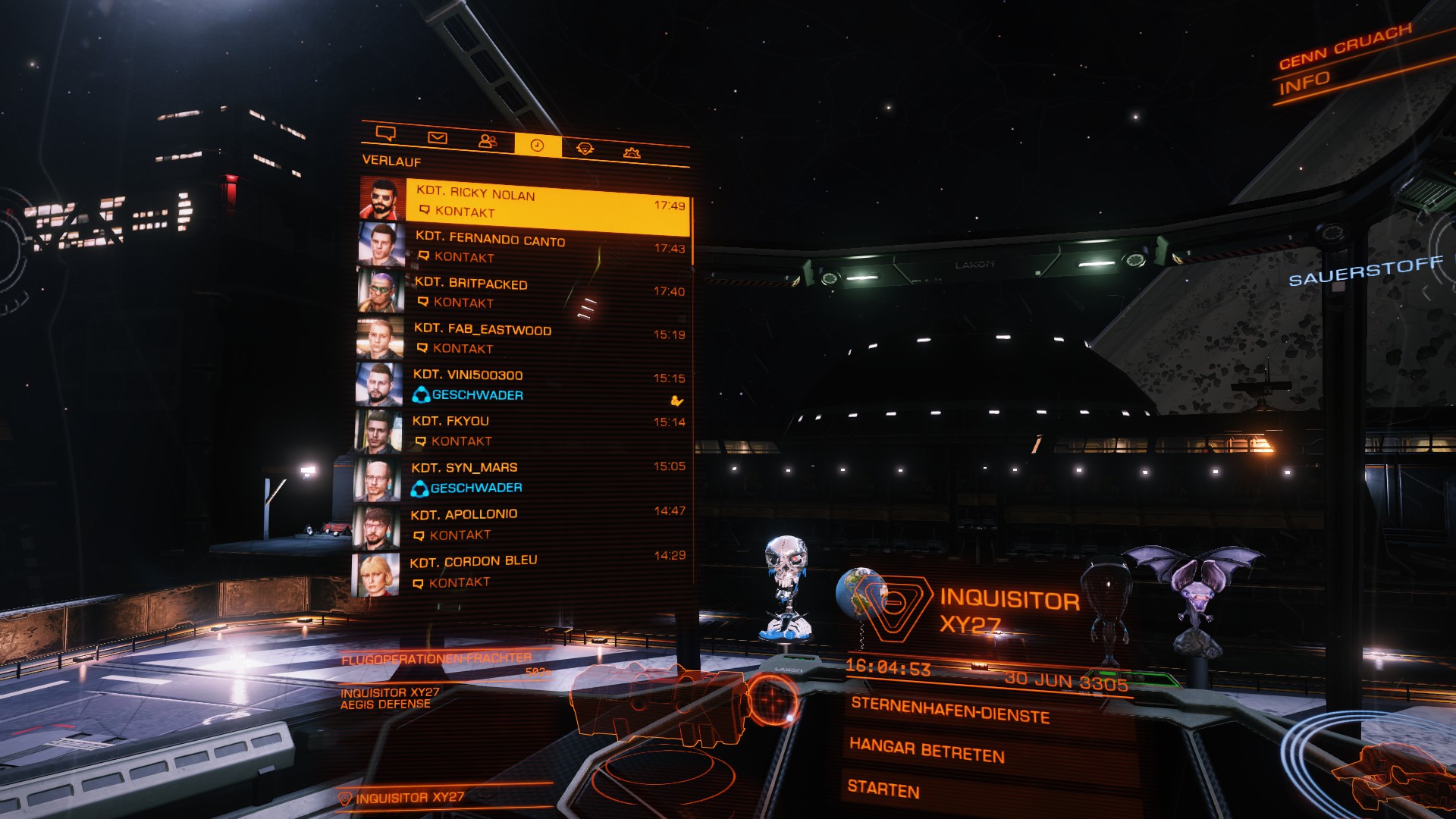Viewport: 1456px width, 819px height.
Task: Open Sternenhafen-Dienste station services
Action: pyautogui.click(x=950, y=710)
